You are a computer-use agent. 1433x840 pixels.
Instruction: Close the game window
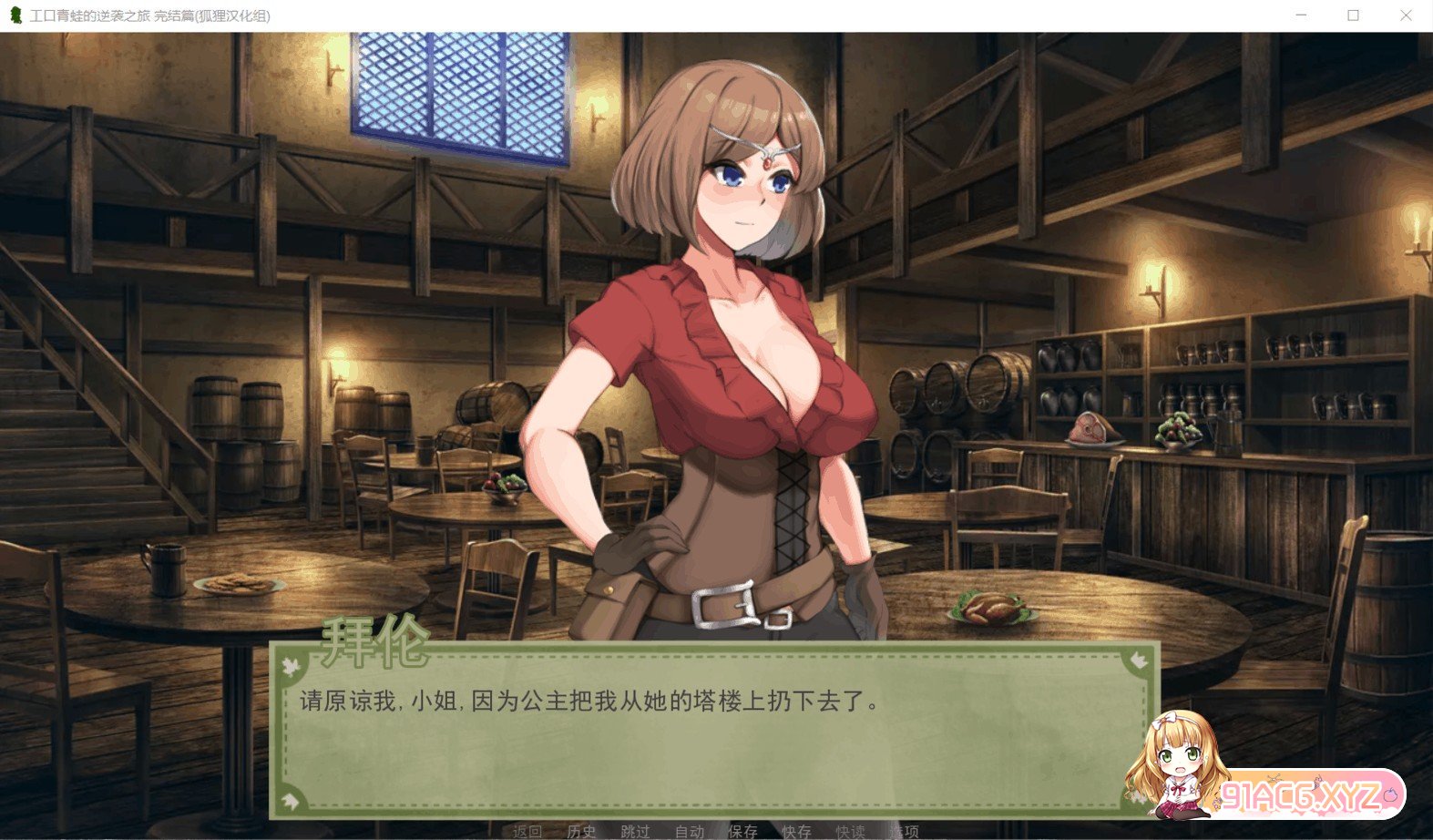[1406, 15]
